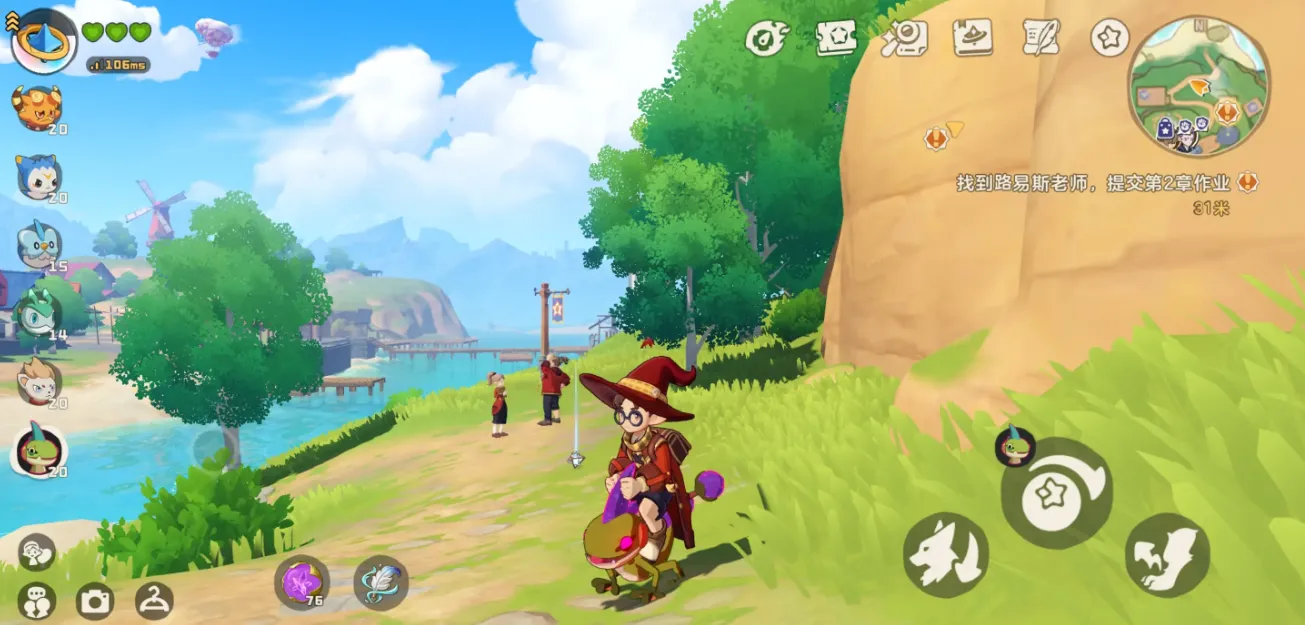Select the orange horned pet portrait
The image size is (1305, 625).
coord(37,107)
